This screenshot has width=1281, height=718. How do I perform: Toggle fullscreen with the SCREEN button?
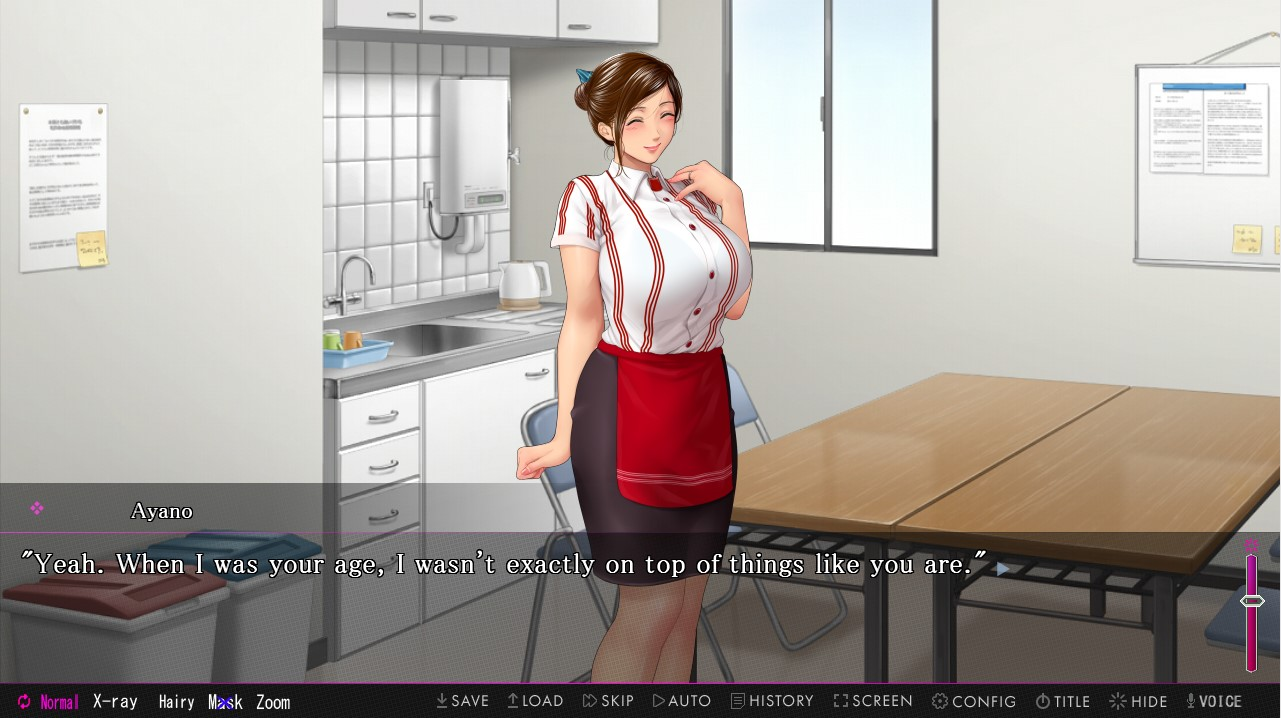click(x=873, y=701)
